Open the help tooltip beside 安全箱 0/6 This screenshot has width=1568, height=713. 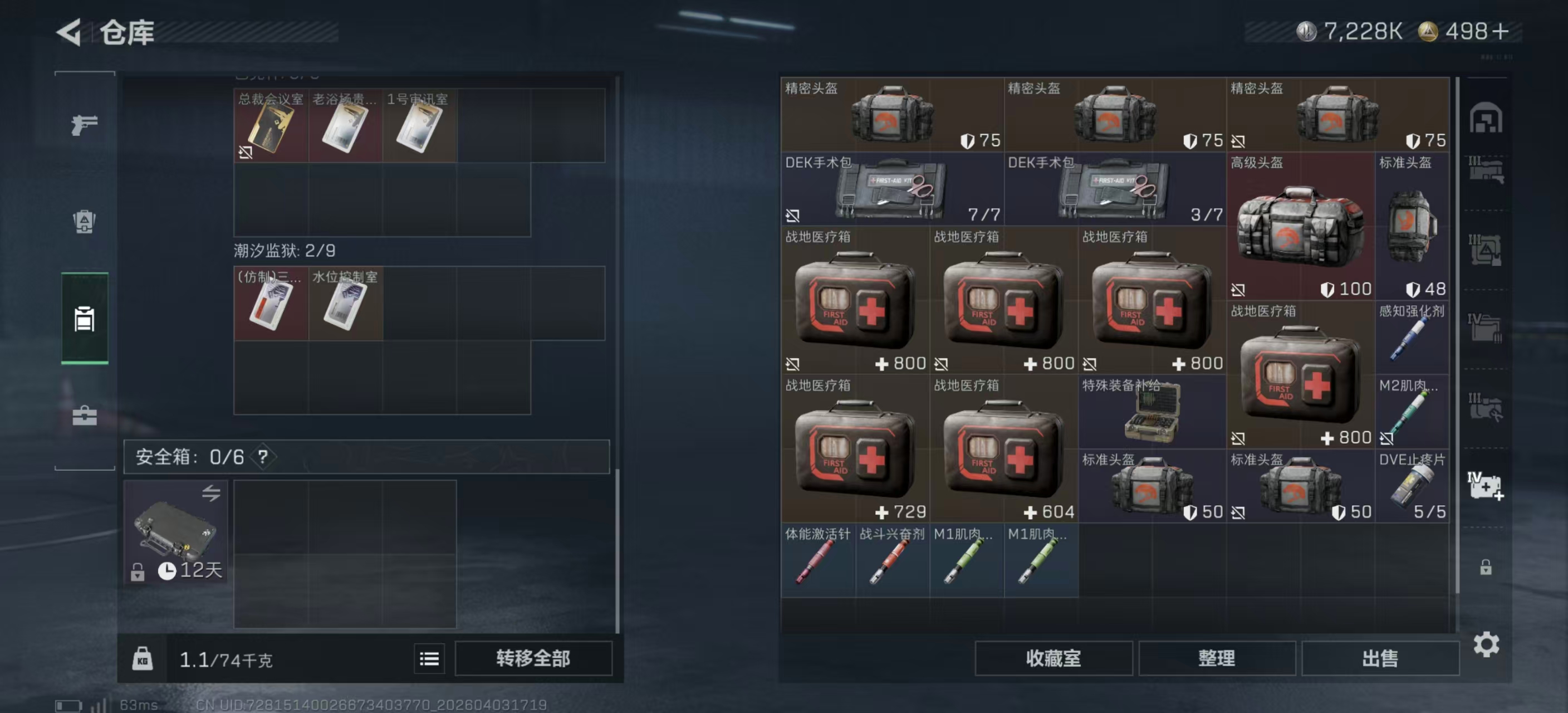pos(263,458)
